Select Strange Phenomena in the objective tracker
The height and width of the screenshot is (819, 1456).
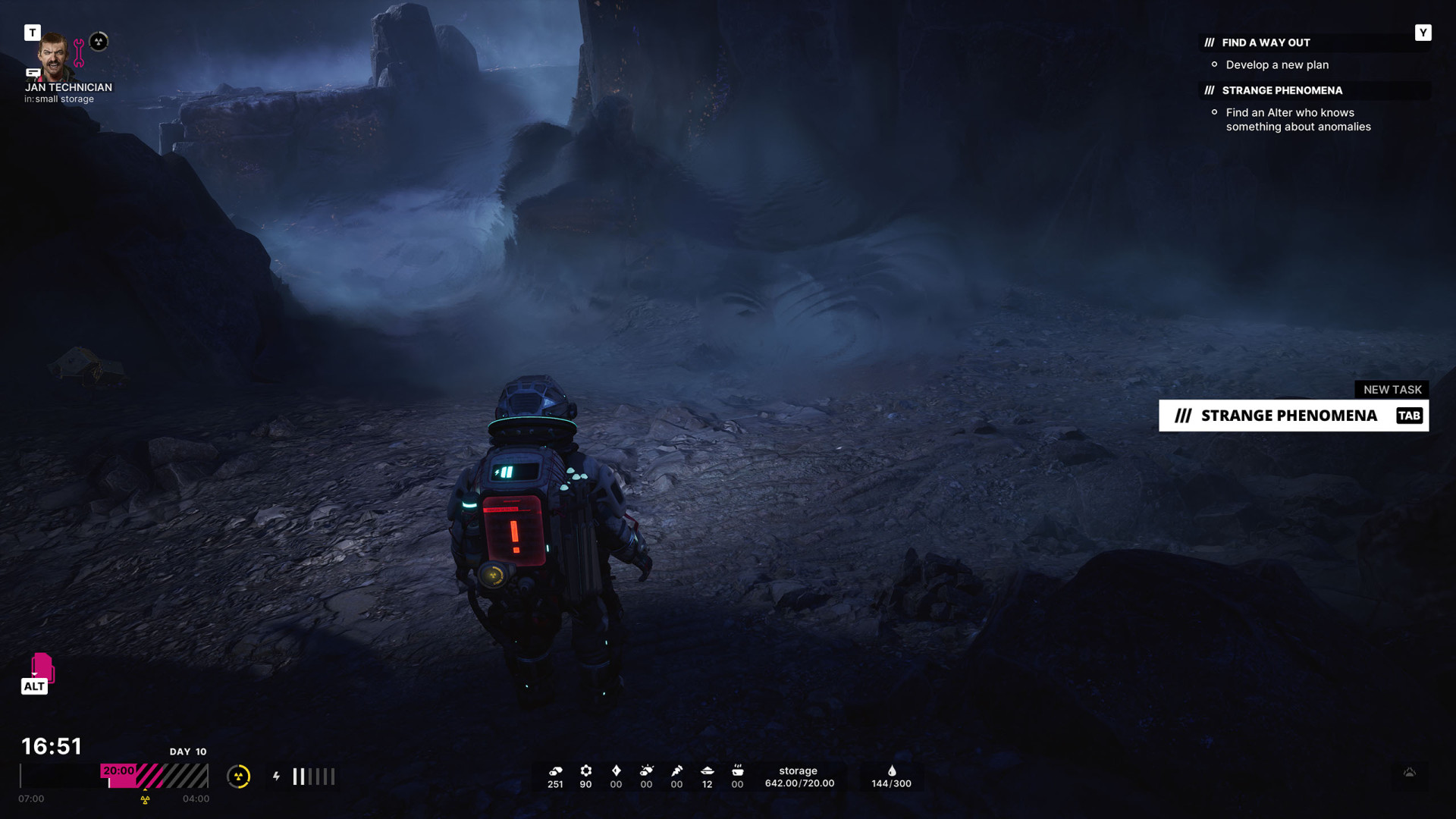[1282, 91]
